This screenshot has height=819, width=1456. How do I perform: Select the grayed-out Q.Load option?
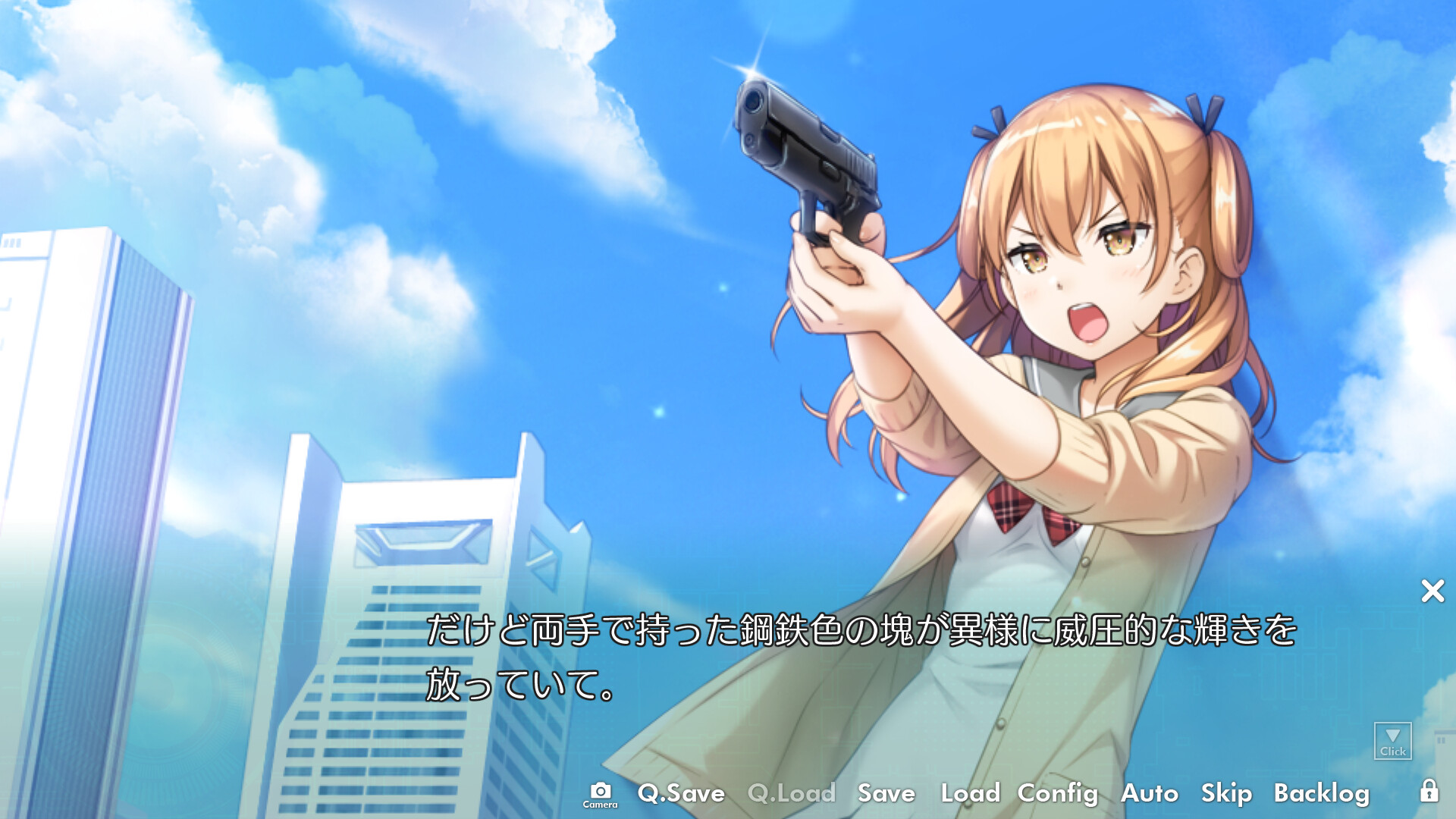pyautogui.click(x=791, y=794)
